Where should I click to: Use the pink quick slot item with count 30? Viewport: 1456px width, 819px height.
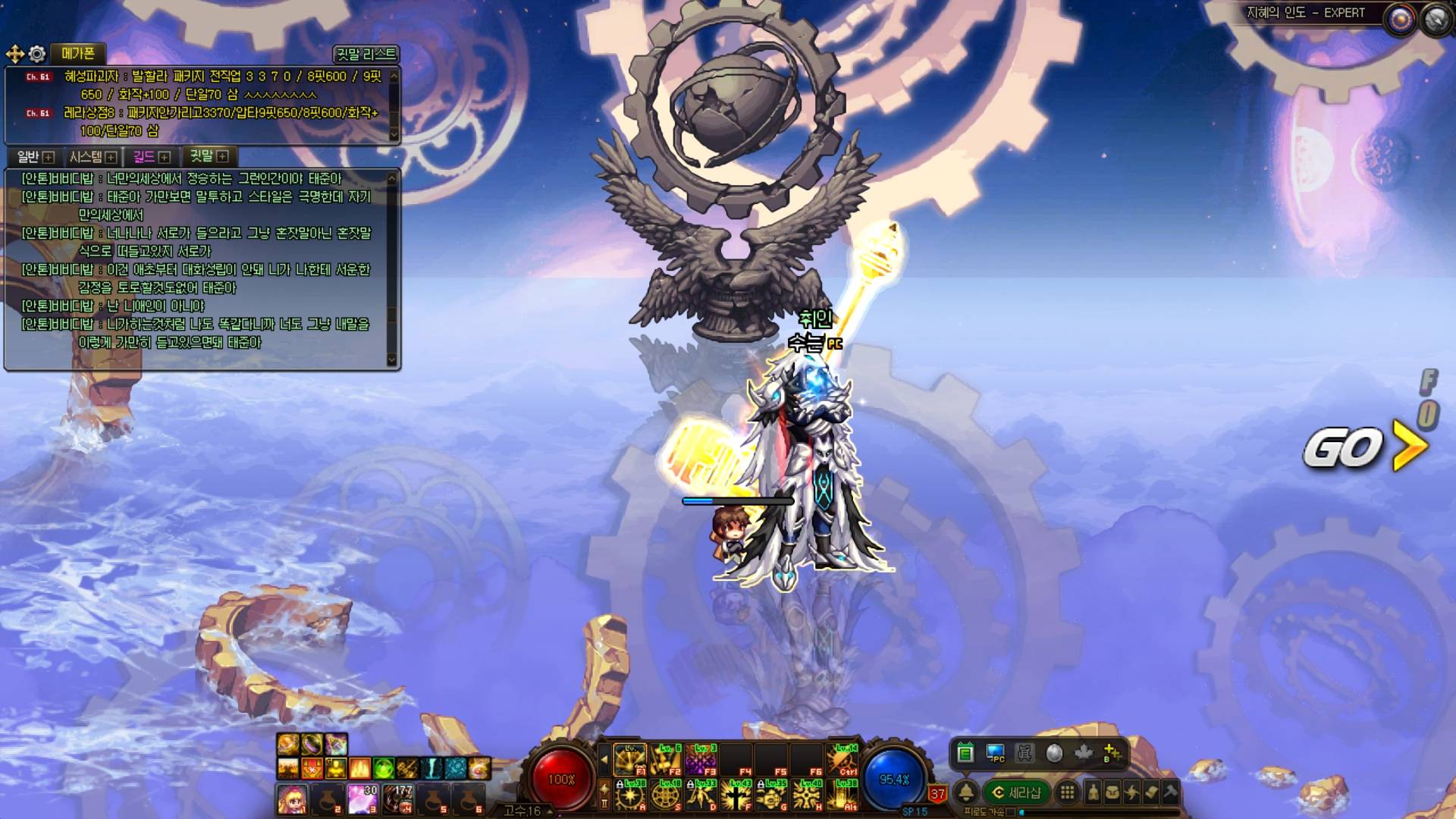[x=362, y=799]
